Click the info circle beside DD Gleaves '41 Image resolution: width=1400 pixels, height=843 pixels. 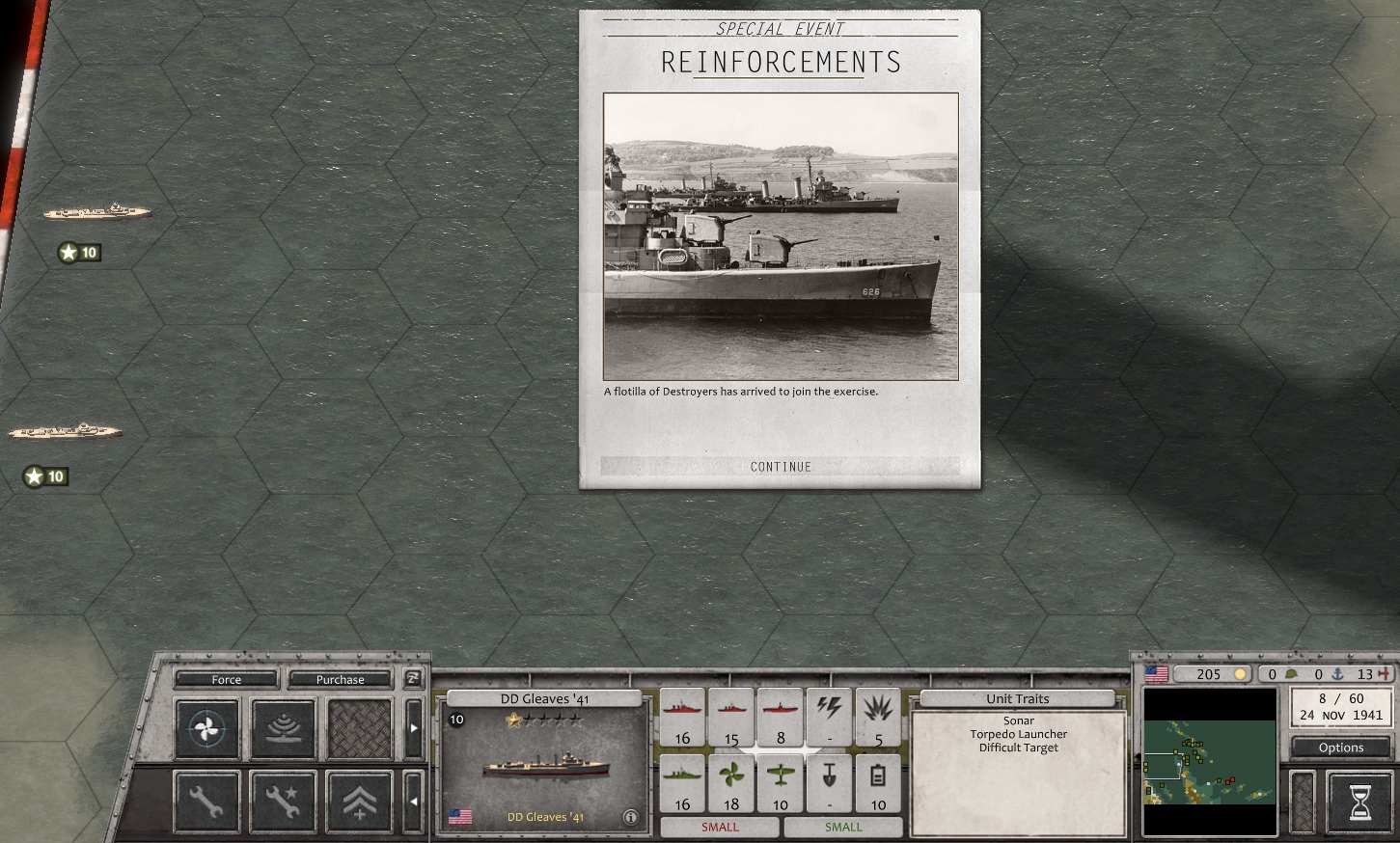click(x=632, y=817)
